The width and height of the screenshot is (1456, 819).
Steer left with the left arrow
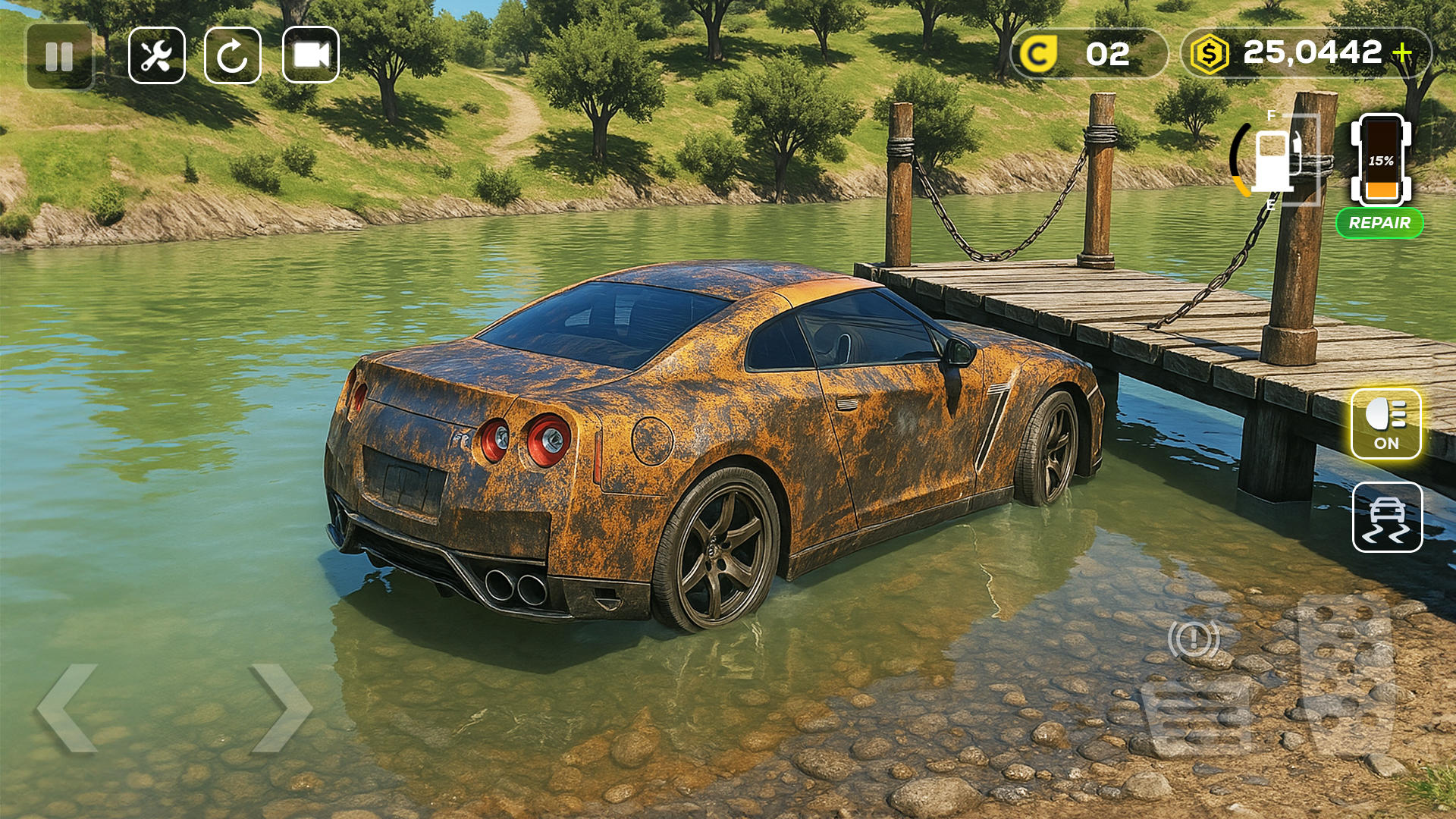(x=68, y=708)
